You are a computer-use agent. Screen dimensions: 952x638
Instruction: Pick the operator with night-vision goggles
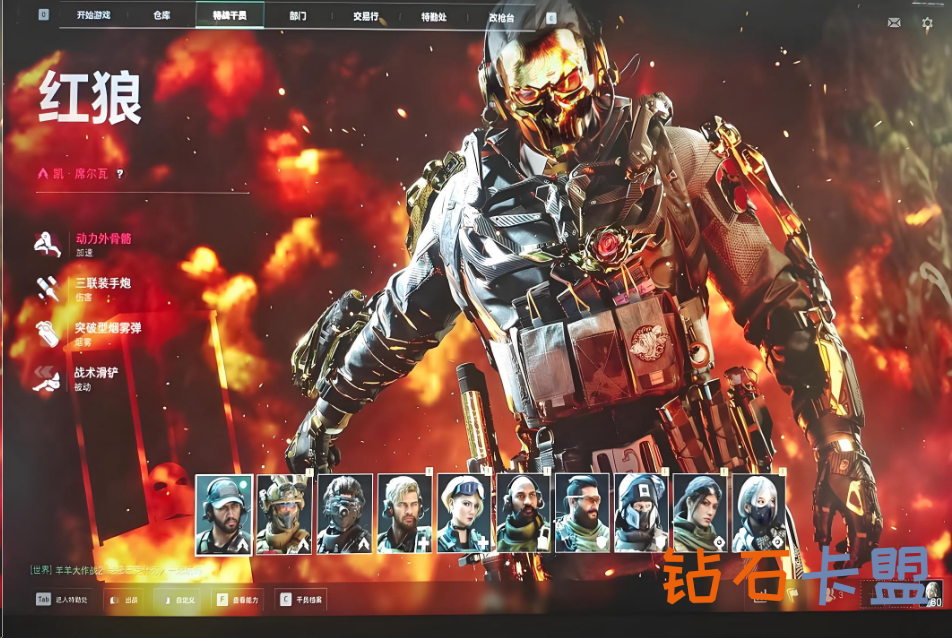pos(344,514)
